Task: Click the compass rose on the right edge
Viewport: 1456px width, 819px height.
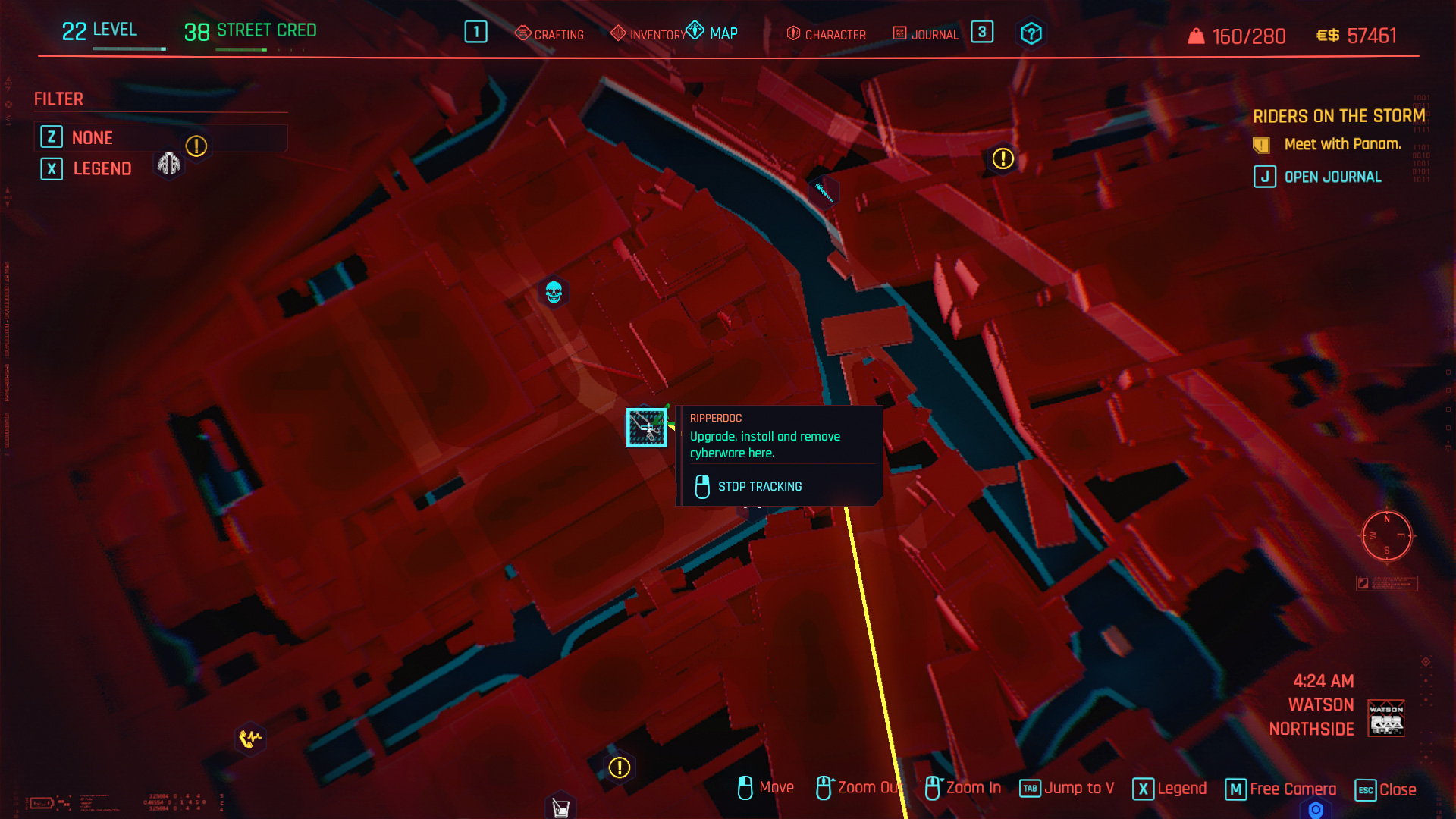Action: [x=1388, y=536]
